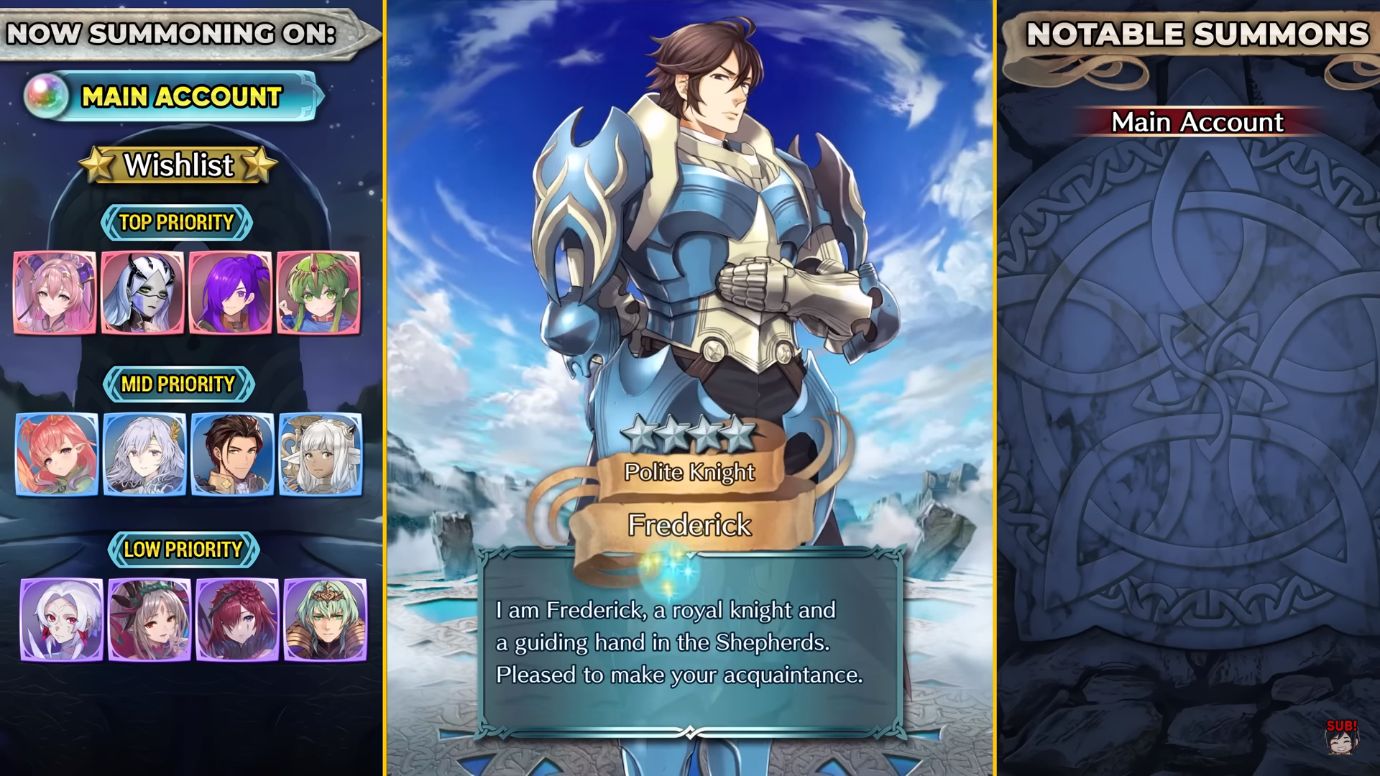Pick the brown-haired man wishlist portrait
This screenshot has width=1380, height=776.
[x=232, y=454]
